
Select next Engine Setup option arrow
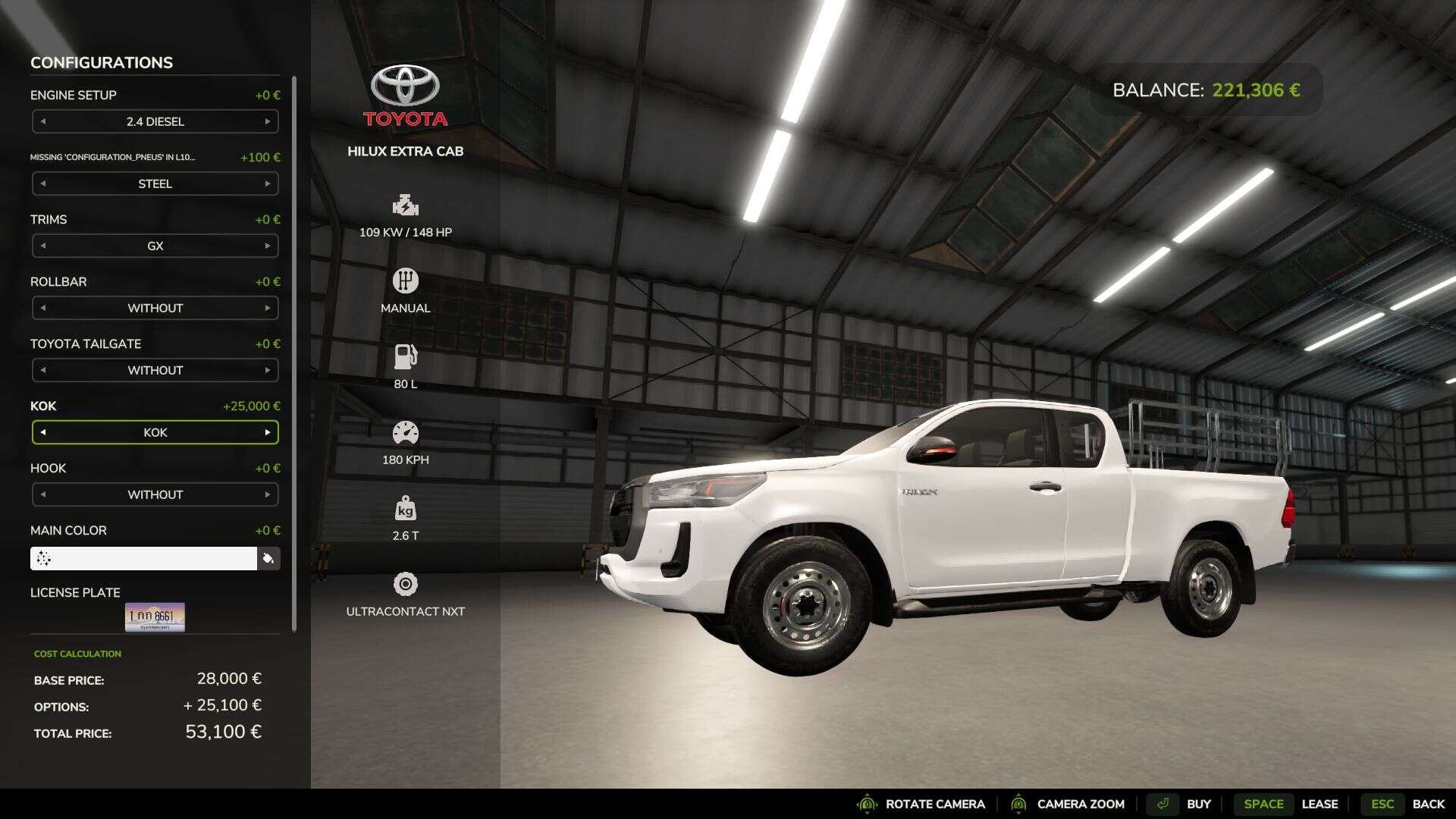[x=268, y=121]
